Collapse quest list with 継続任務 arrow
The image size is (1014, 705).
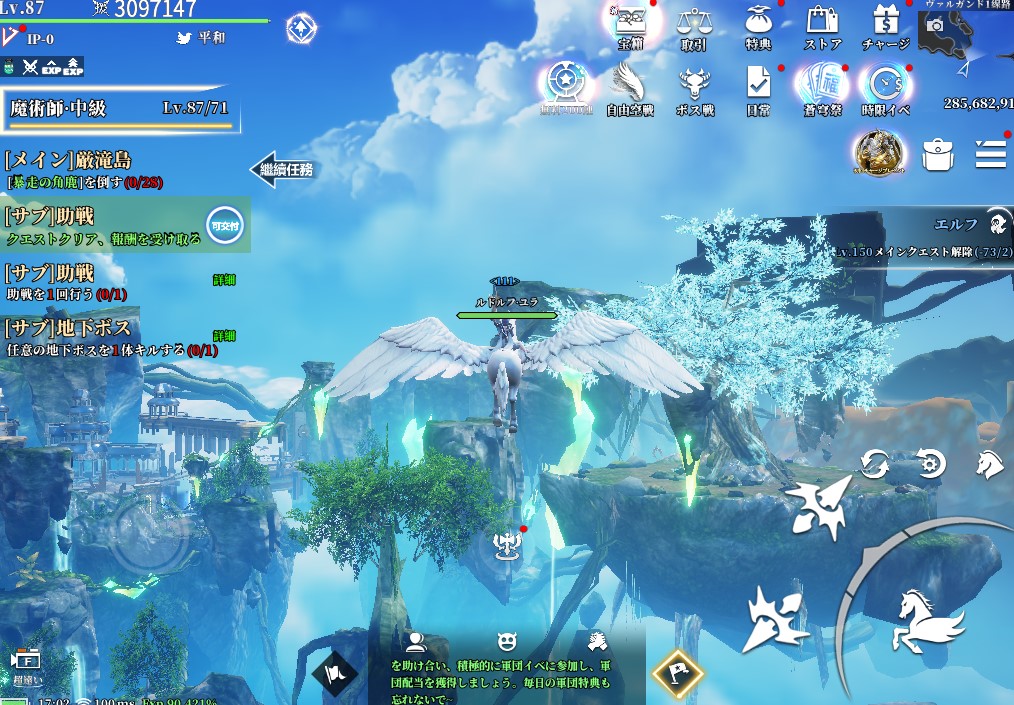pos(282,169)
